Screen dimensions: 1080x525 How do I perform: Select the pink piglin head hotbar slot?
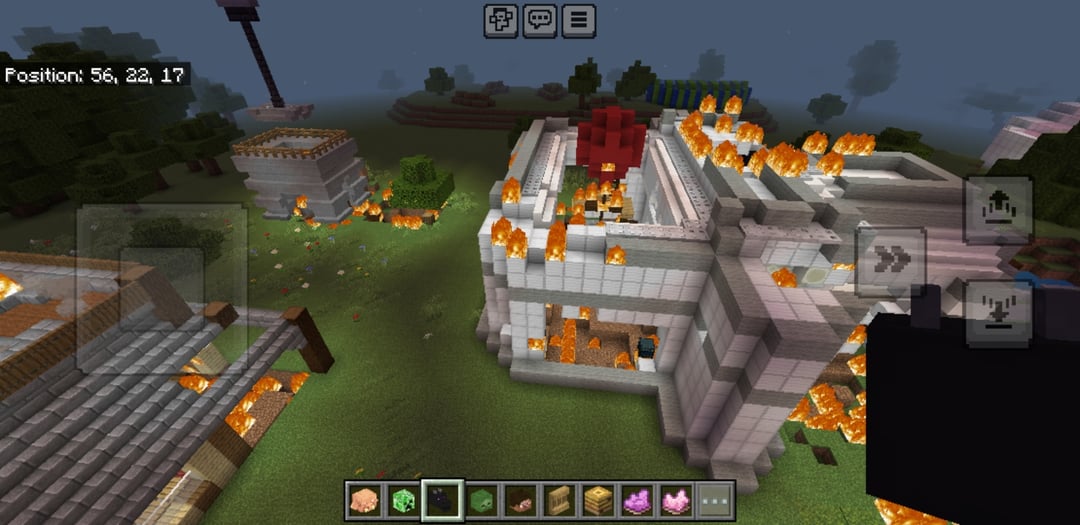pos(364,499)
